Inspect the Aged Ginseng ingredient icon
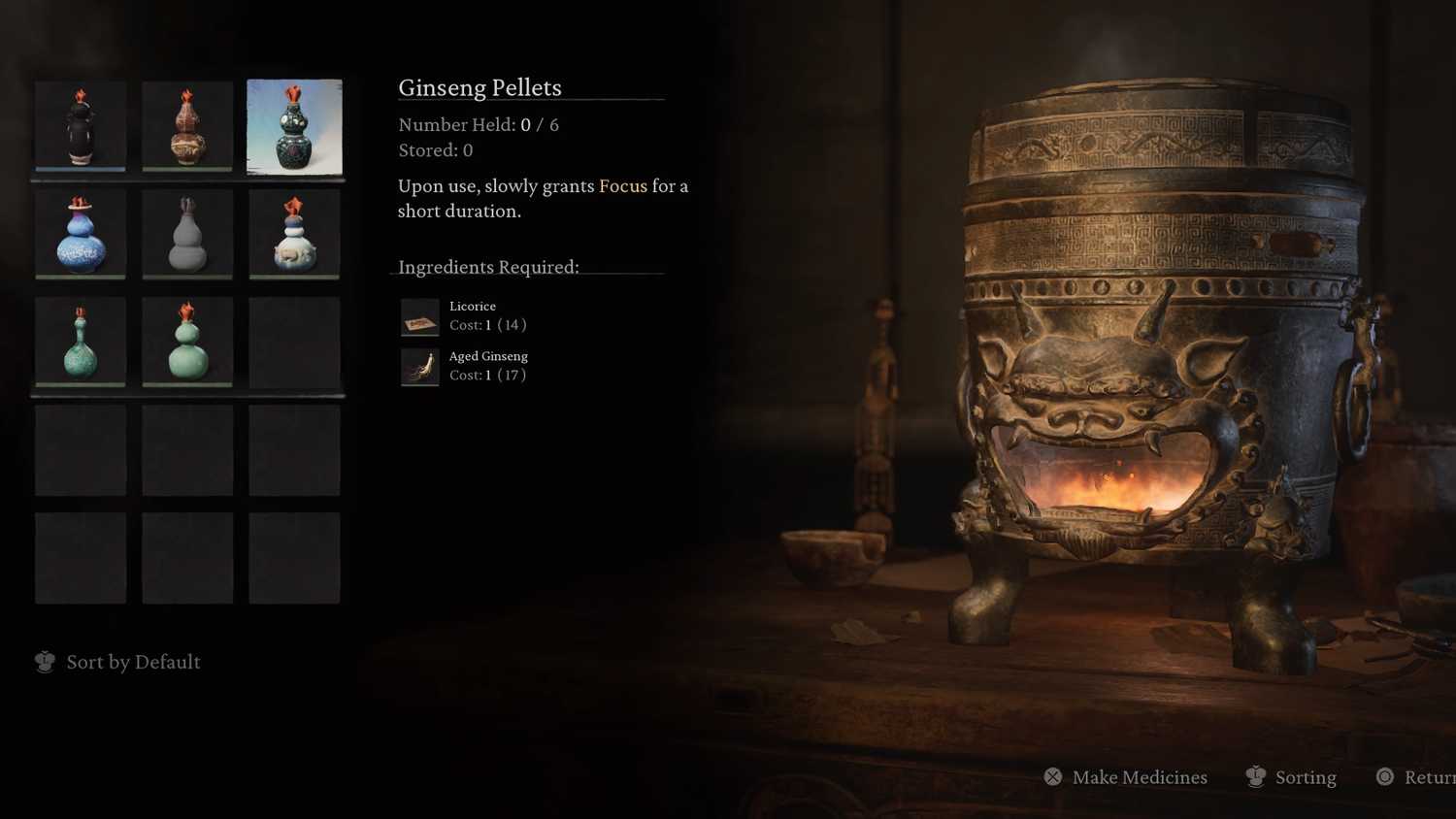The image size is (1456, 819). 420,367
